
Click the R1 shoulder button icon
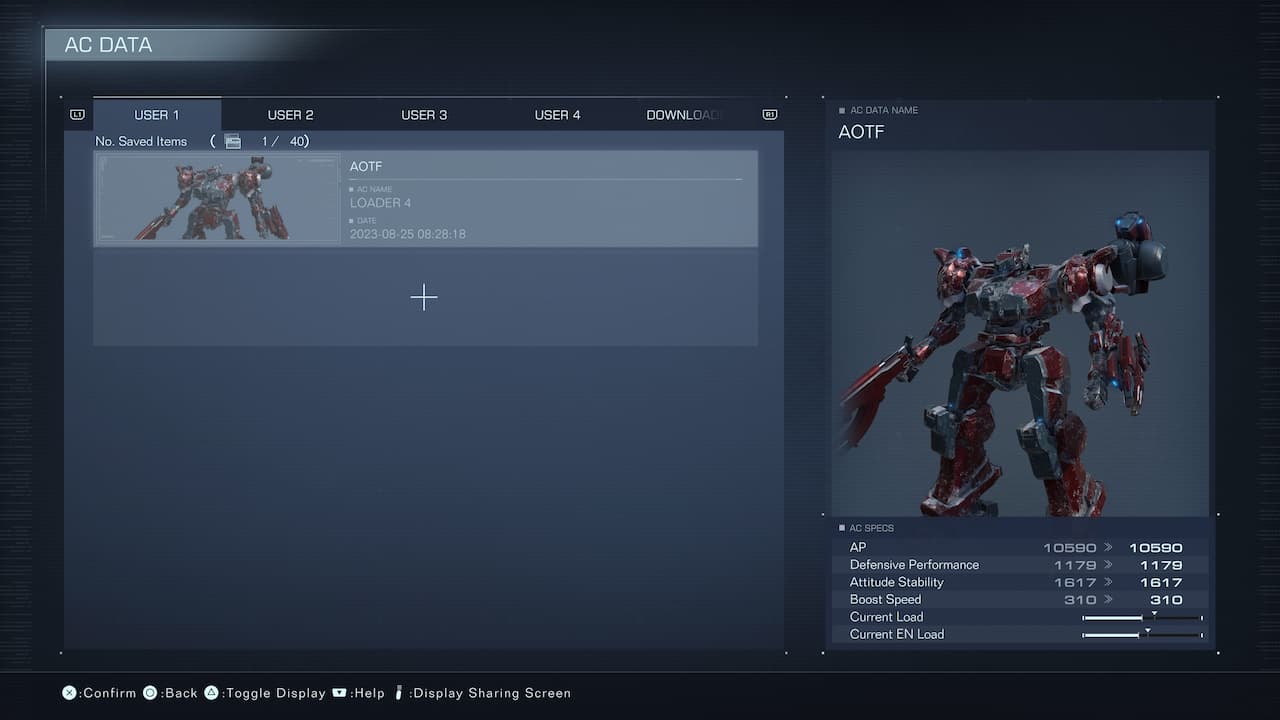click(769, 114)
